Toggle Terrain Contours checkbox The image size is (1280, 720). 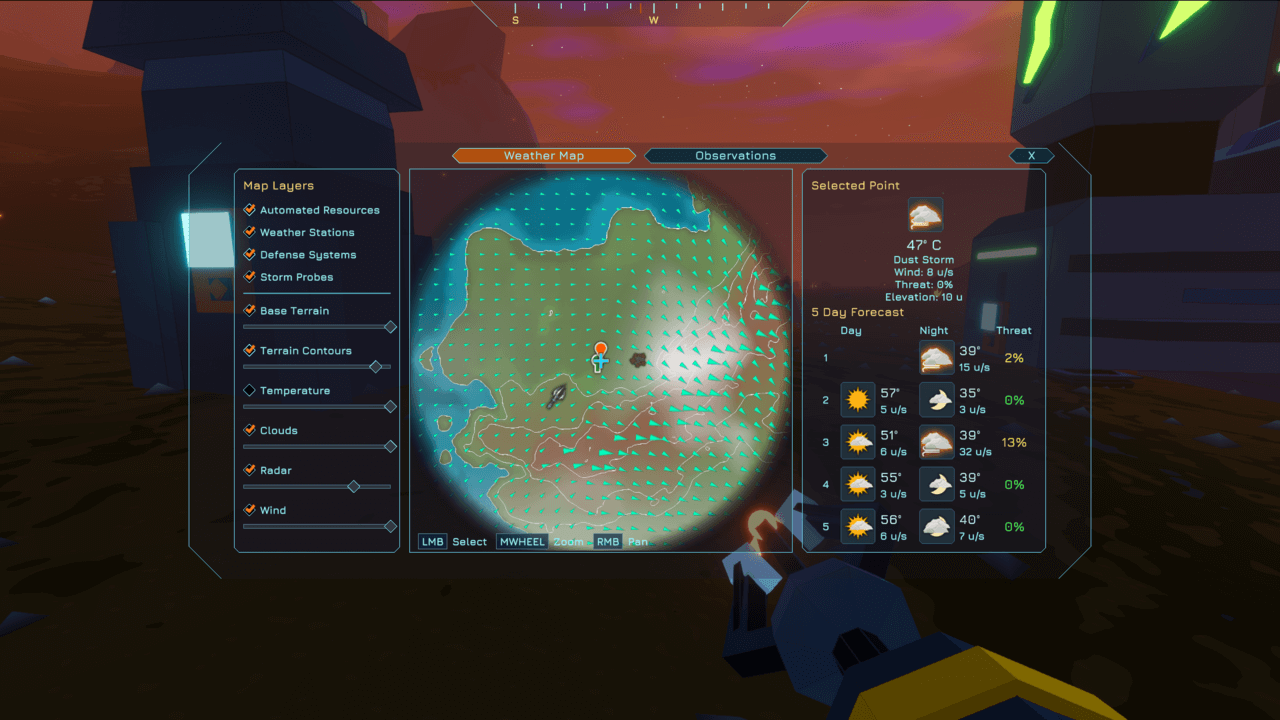250,351
